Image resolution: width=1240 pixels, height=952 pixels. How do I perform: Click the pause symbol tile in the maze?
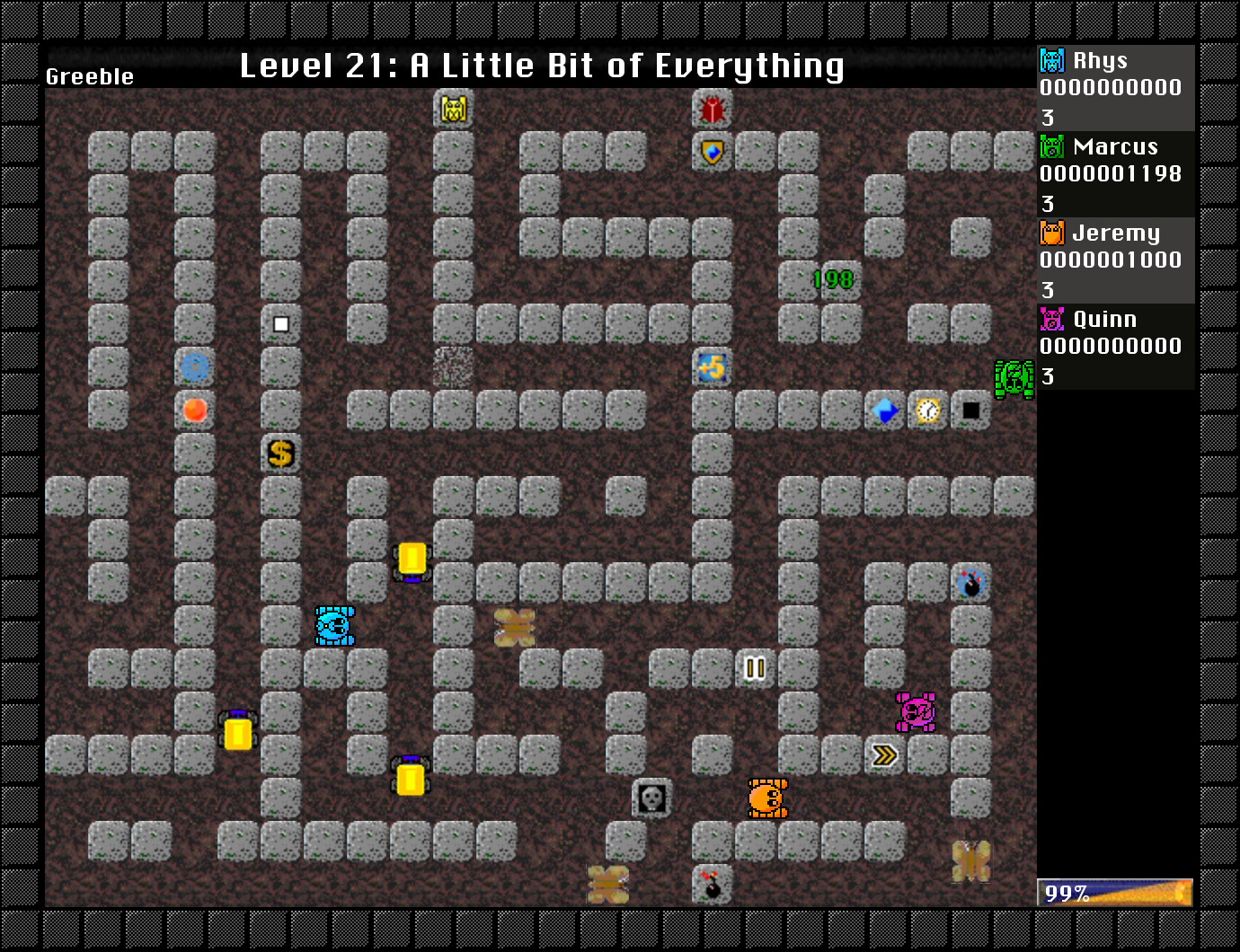point(754,669)
